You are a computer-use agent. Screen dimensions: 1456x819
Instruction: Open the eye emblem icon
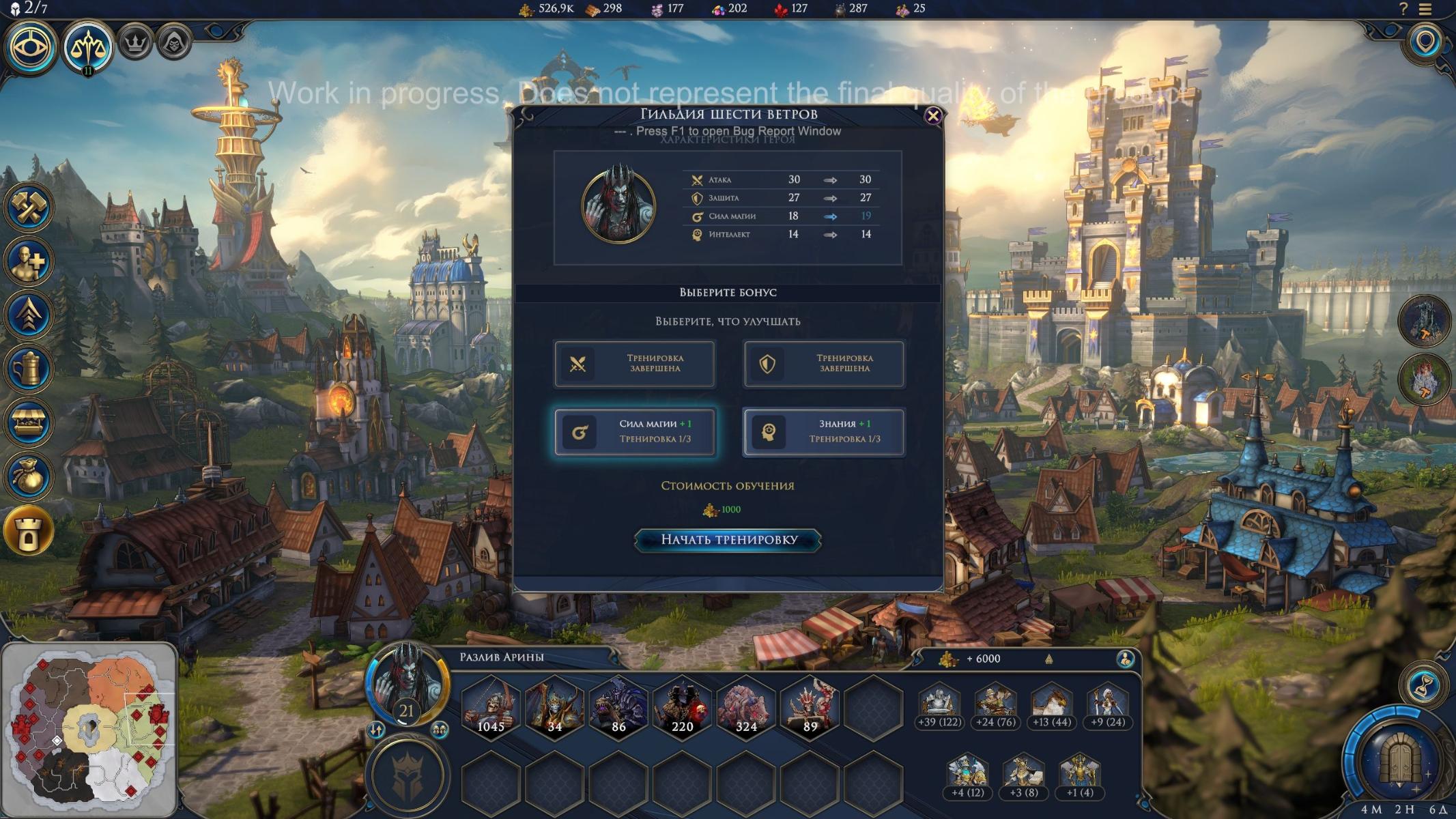[31, 47]
